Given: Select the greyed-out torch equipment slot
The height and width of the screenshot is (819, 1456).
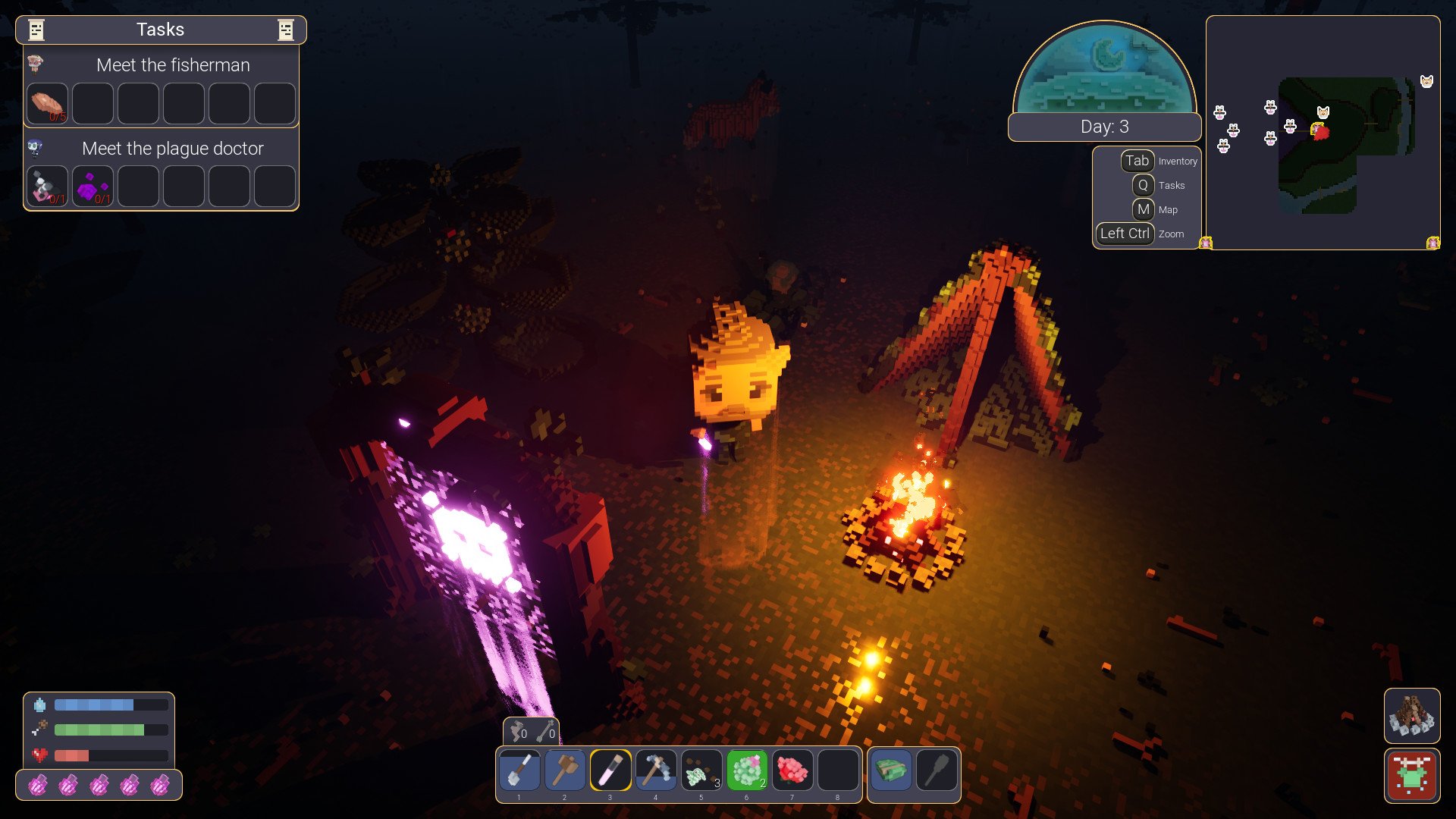Looking at the screenshot, I should click(937, 771).
